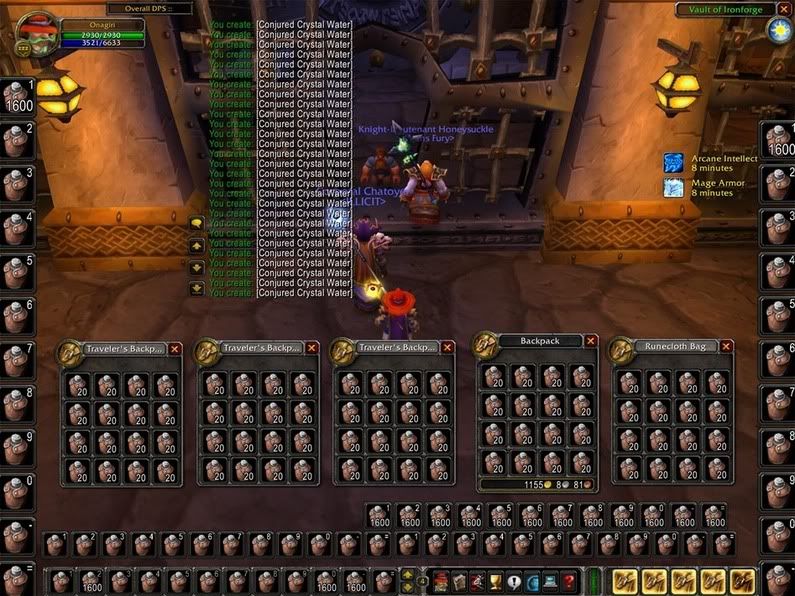This screenshot has width=795, height=596.
Task: Jump the chat log to the bottom
Action: pyautogui.click(x=197, y=289)
